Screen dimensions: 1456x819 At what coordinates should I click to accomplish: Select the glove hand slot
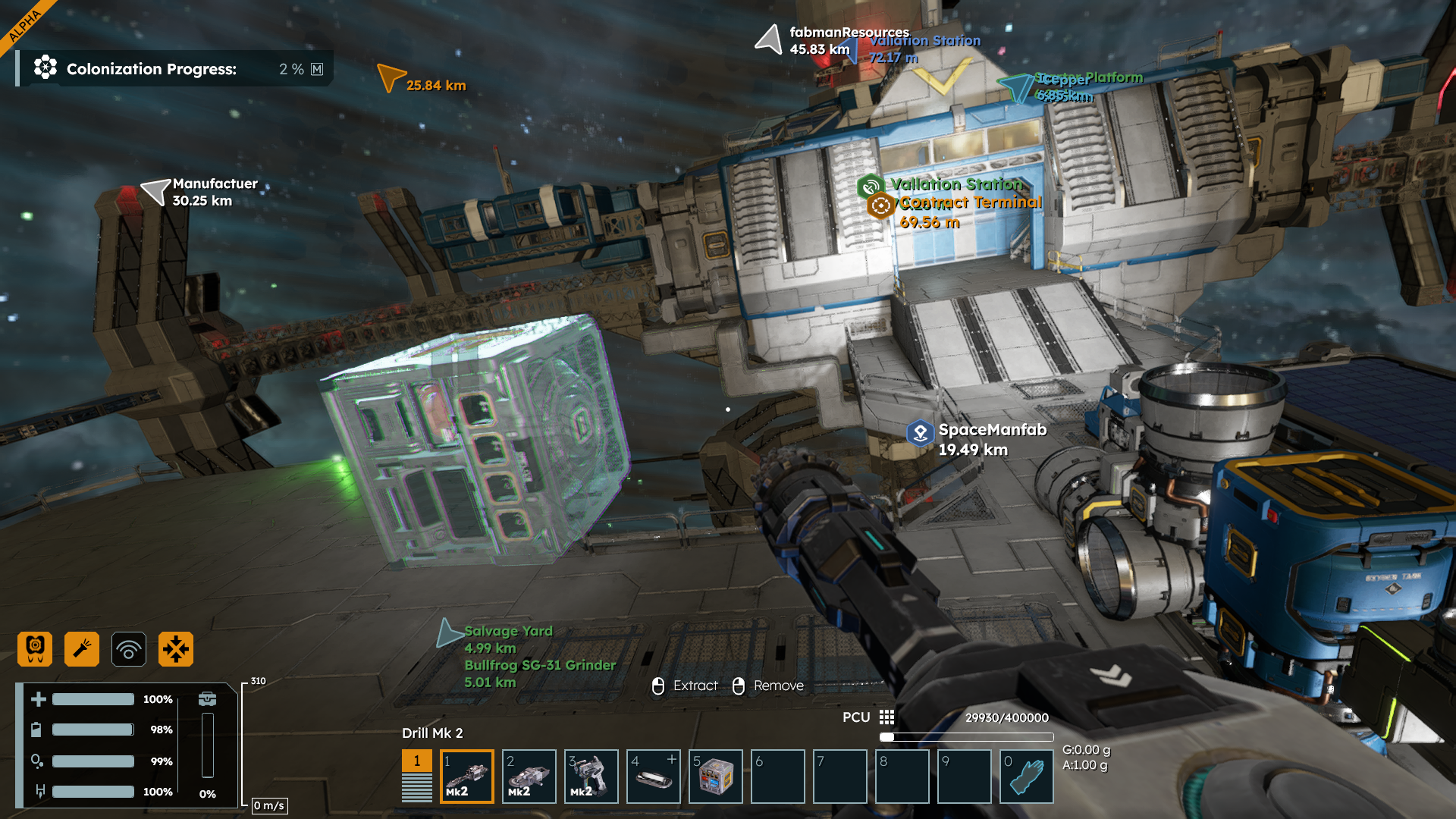[1027, 777]
